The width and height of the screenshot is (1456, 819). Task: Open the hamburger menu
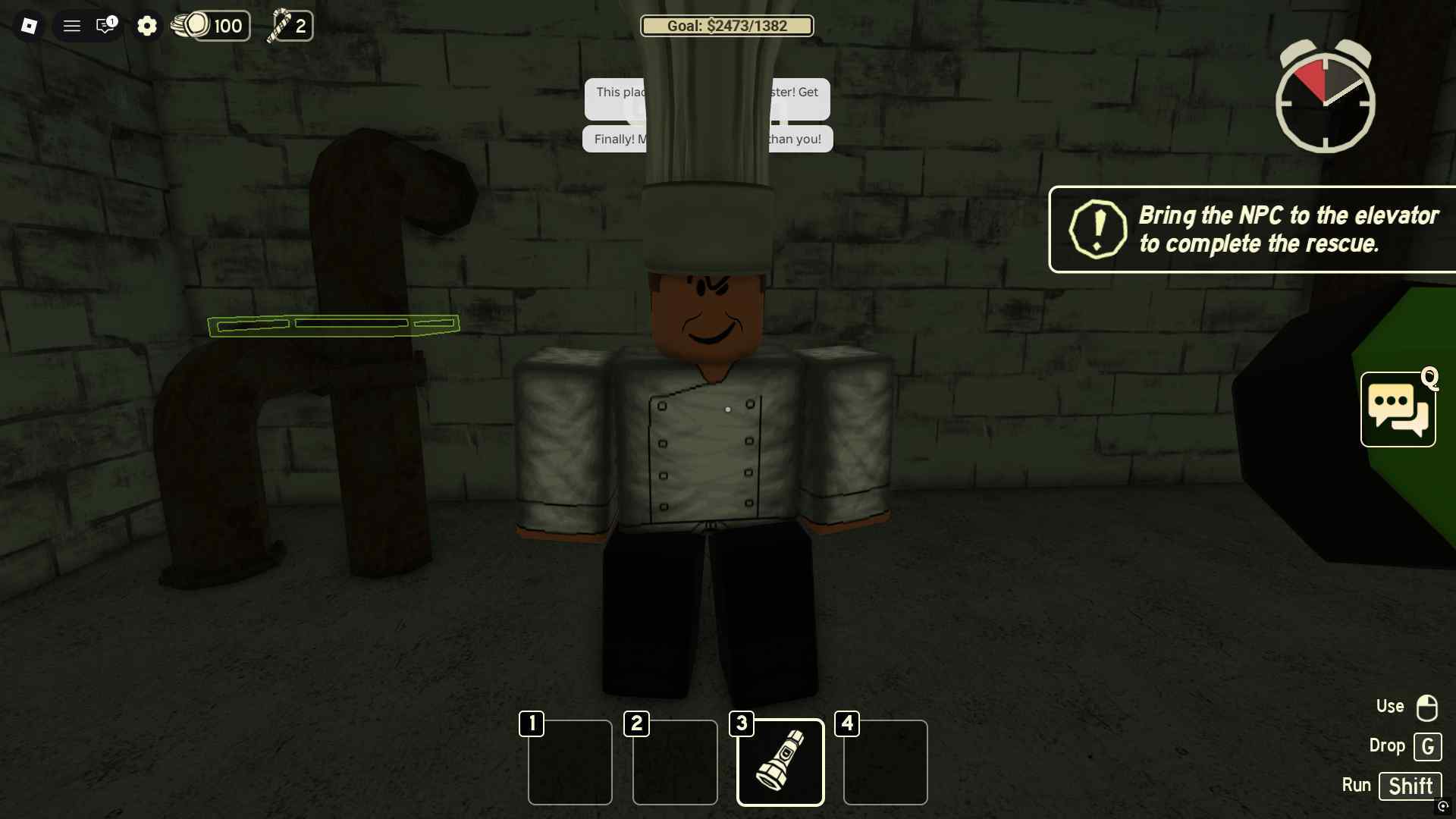[72, 26]
